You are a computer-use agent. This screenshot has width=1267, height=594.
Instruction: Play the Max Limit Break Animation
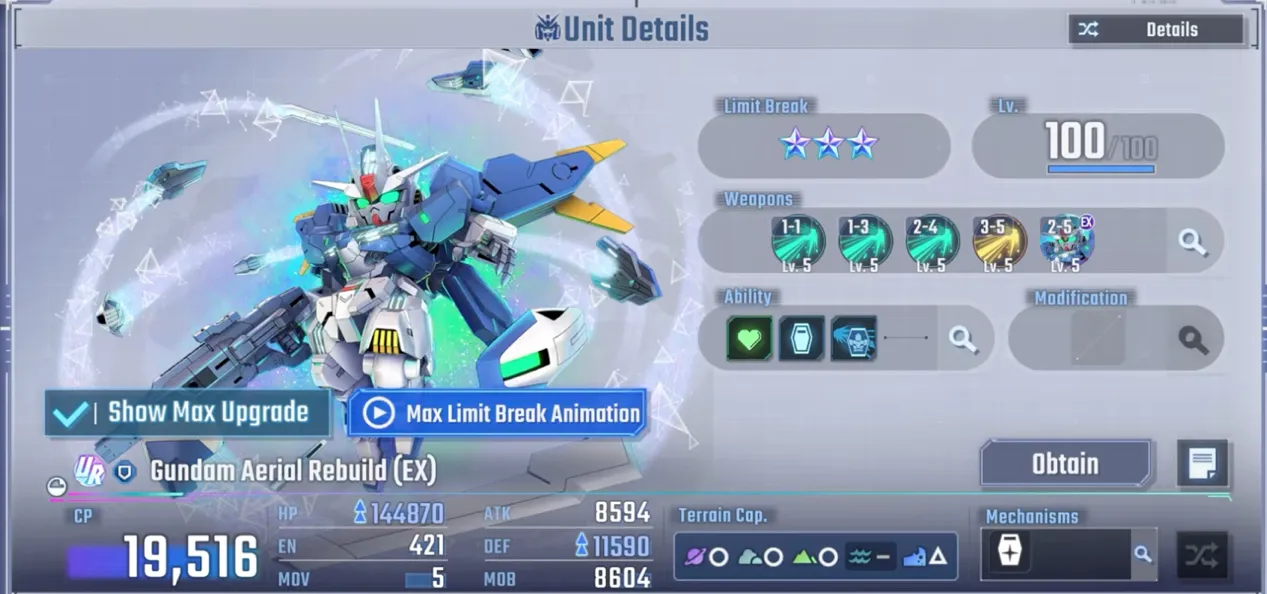[x=497, y=413]
